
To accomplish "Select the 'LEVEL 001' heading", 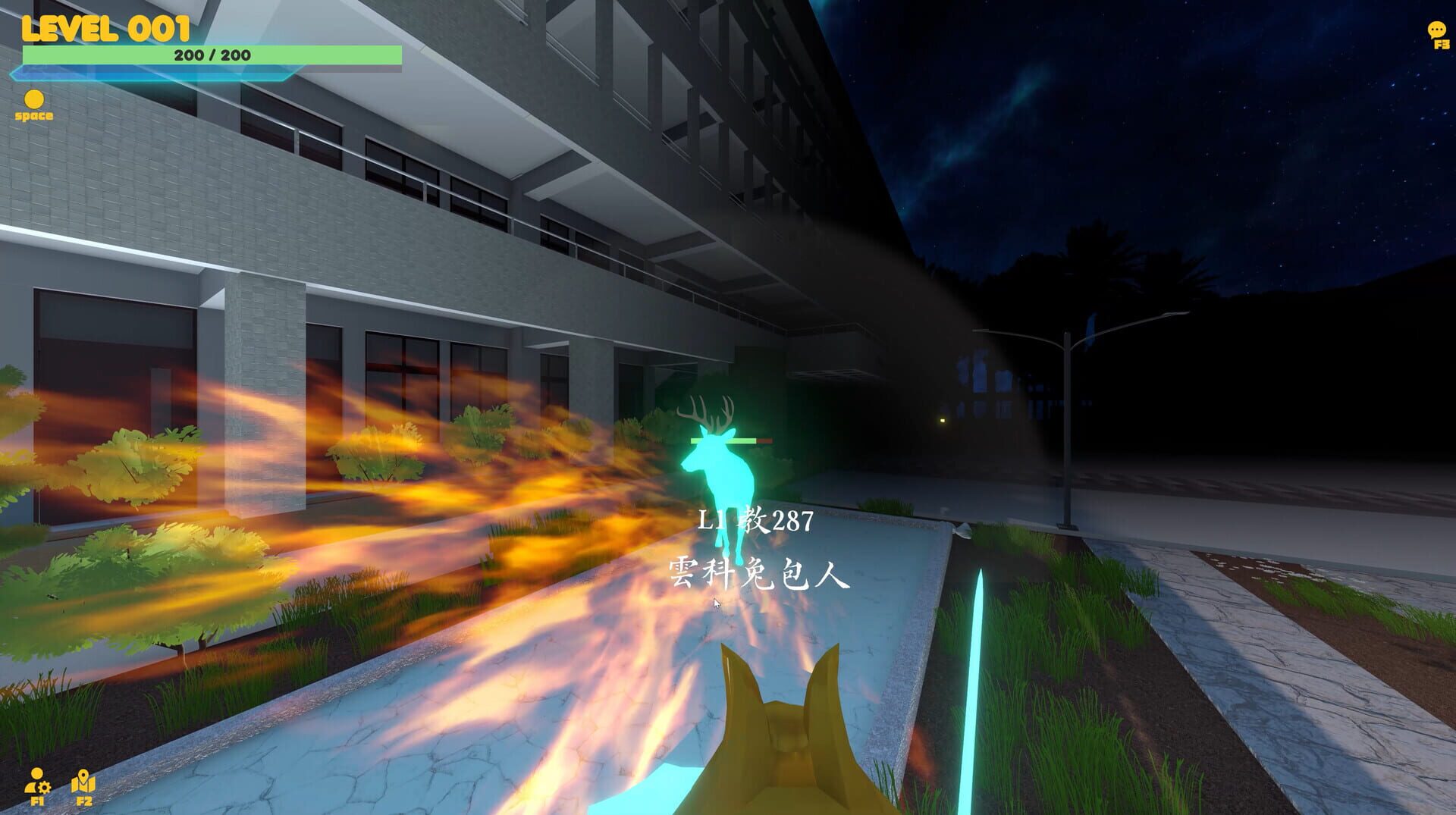I will [105, 27].
